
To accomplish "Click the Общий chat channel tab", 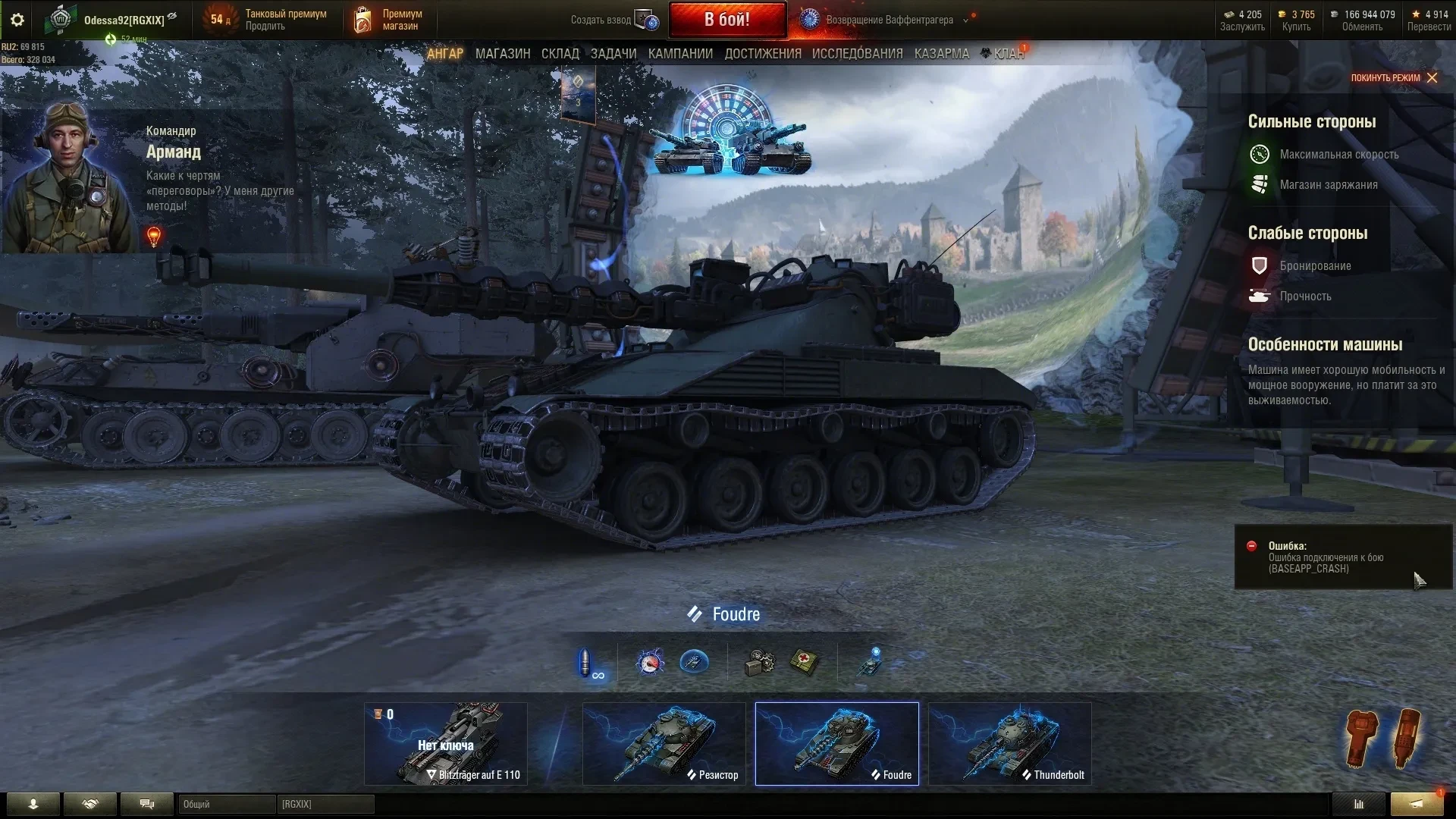I will pyautogui.click(x=226, y=804).
